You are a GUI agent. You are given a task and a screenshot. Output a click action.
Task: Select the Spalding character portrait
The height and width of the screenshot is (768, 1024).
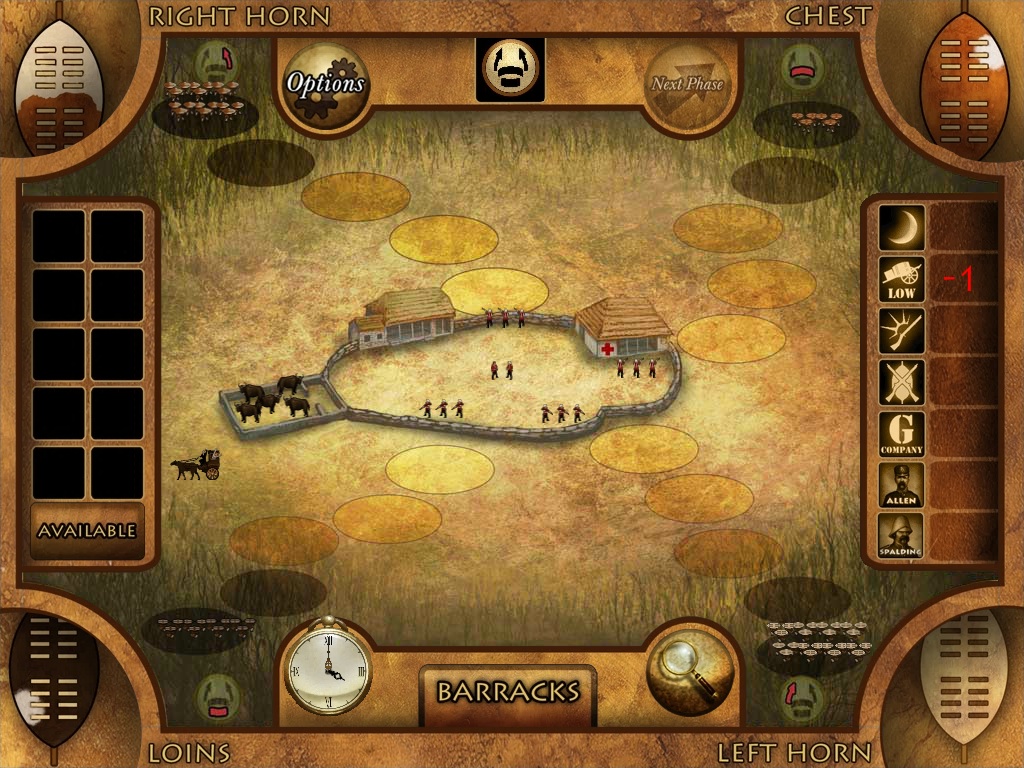(901, 537)
